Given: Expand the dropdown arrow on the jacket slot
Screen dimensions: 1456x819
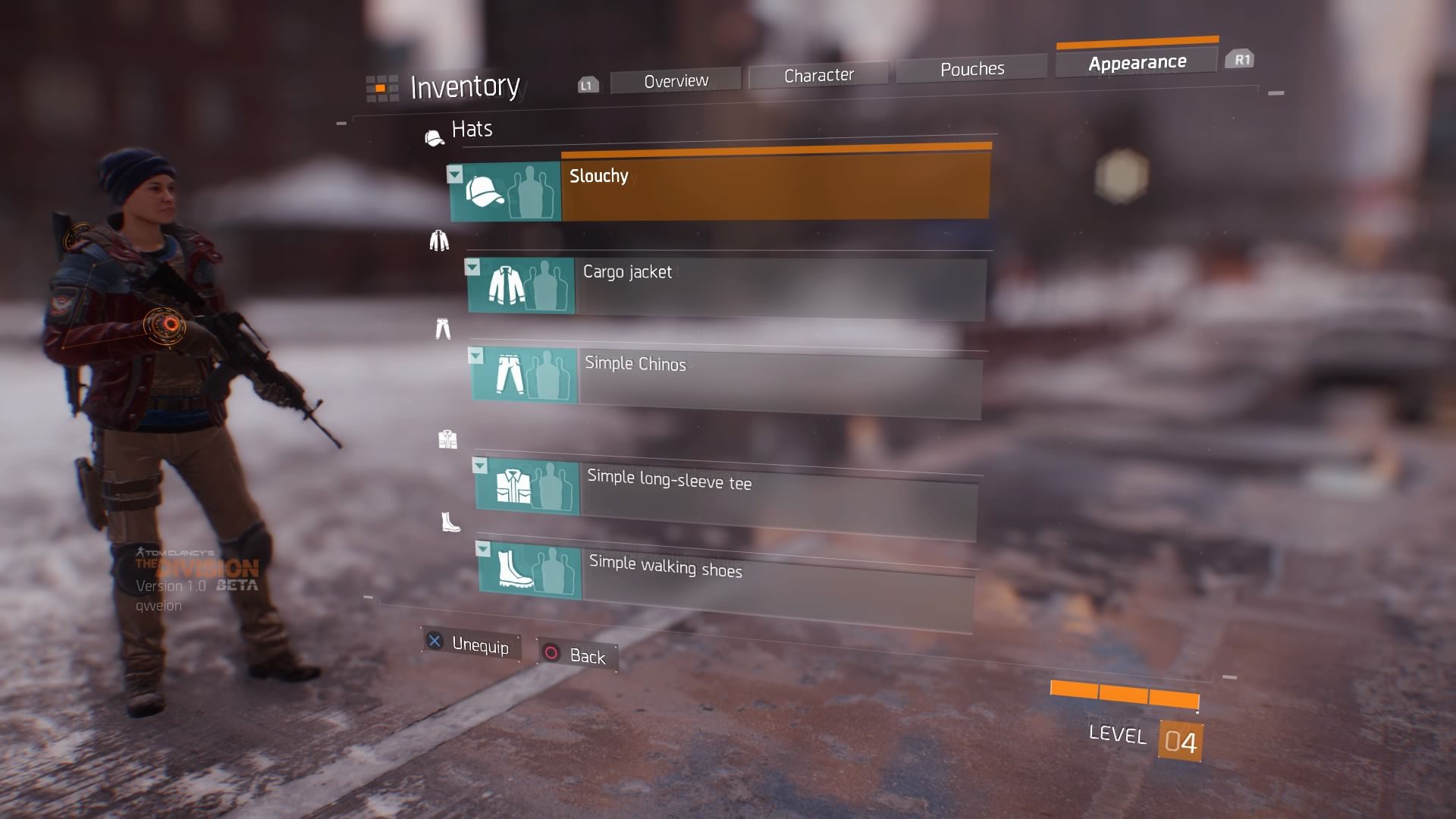Looking at the screenshot, I should [472, 268].
